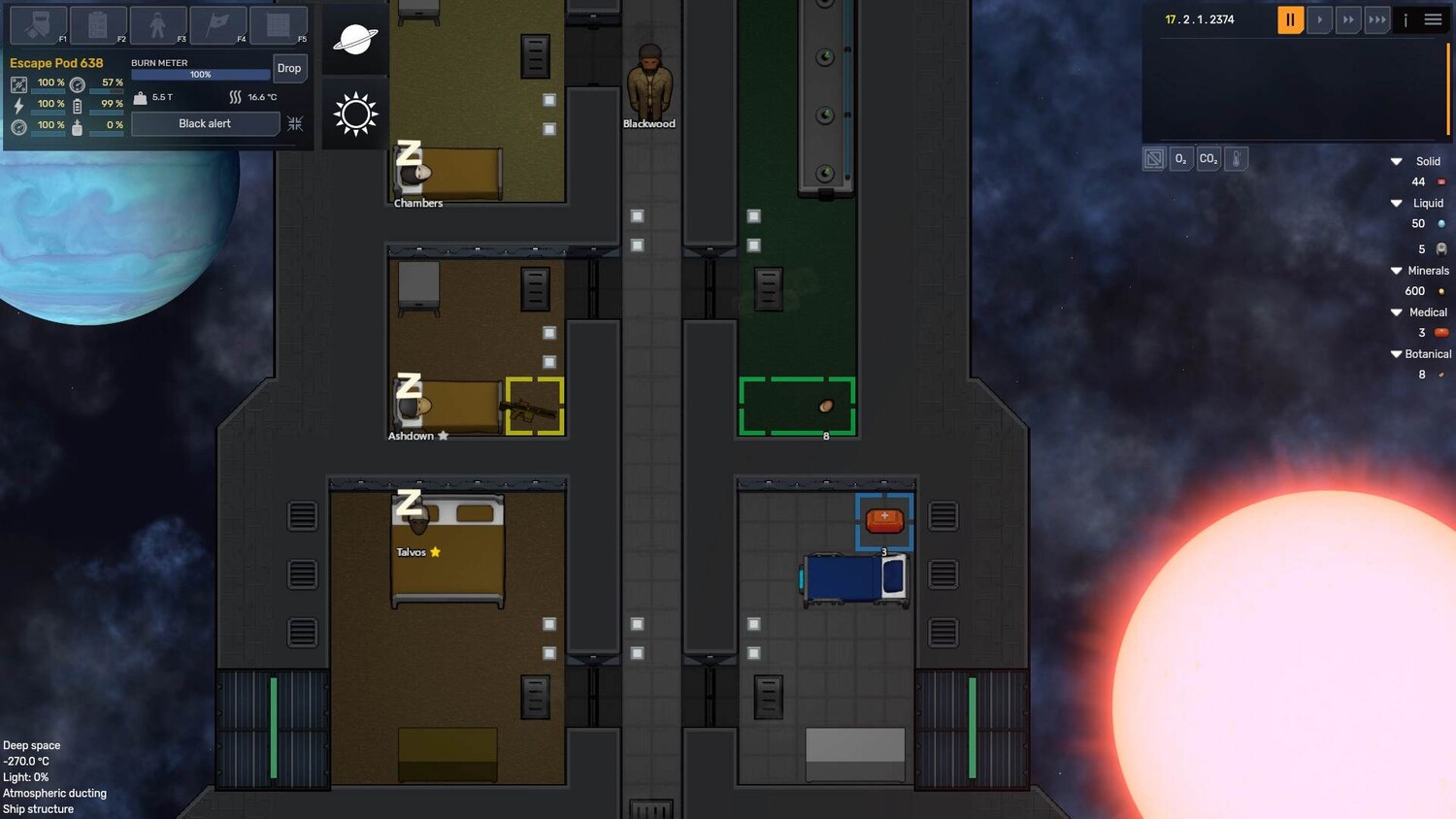Toggle the O₂ overlay
1456x819 pixels.
[x=1181, y=159]
